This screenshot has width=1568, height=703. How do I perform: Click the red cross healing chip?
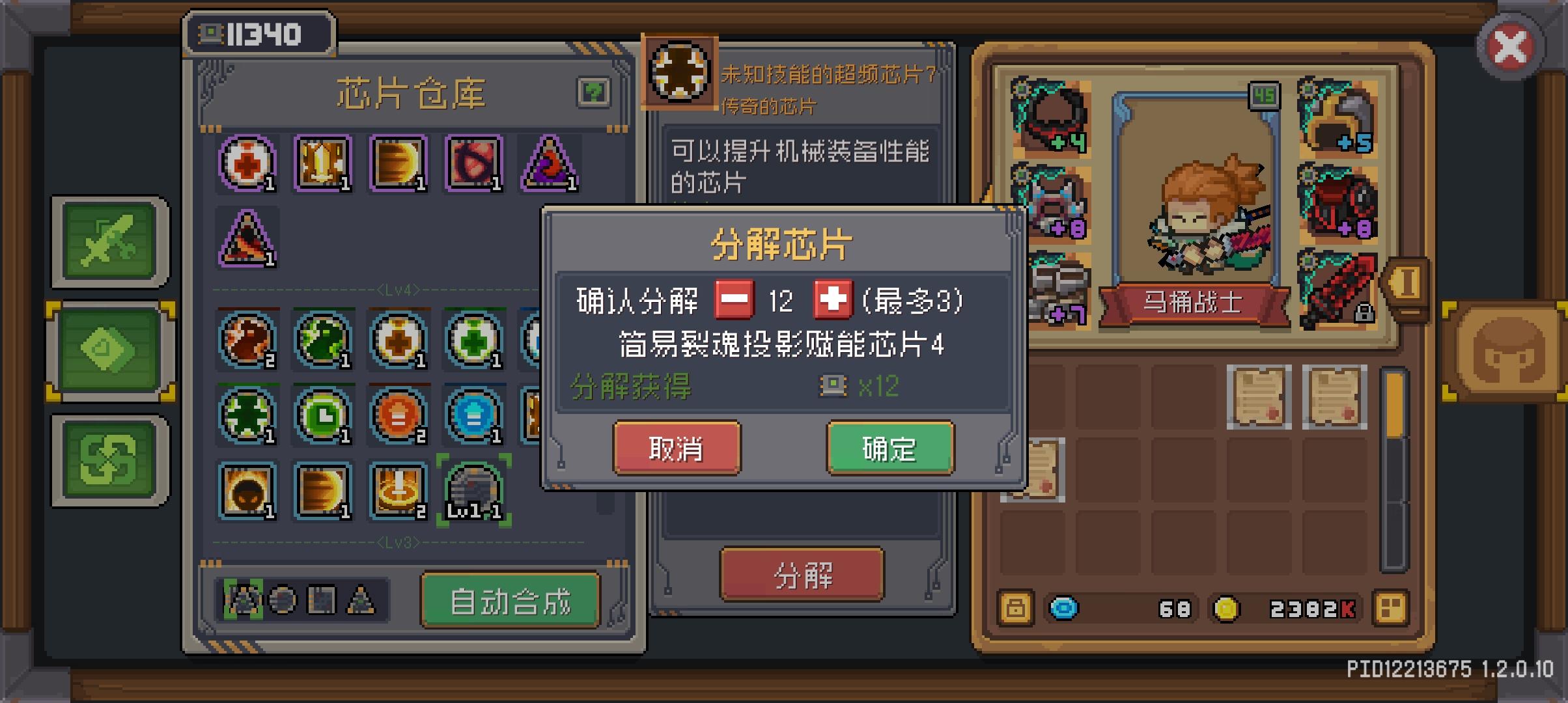click(x=248, y=164)
